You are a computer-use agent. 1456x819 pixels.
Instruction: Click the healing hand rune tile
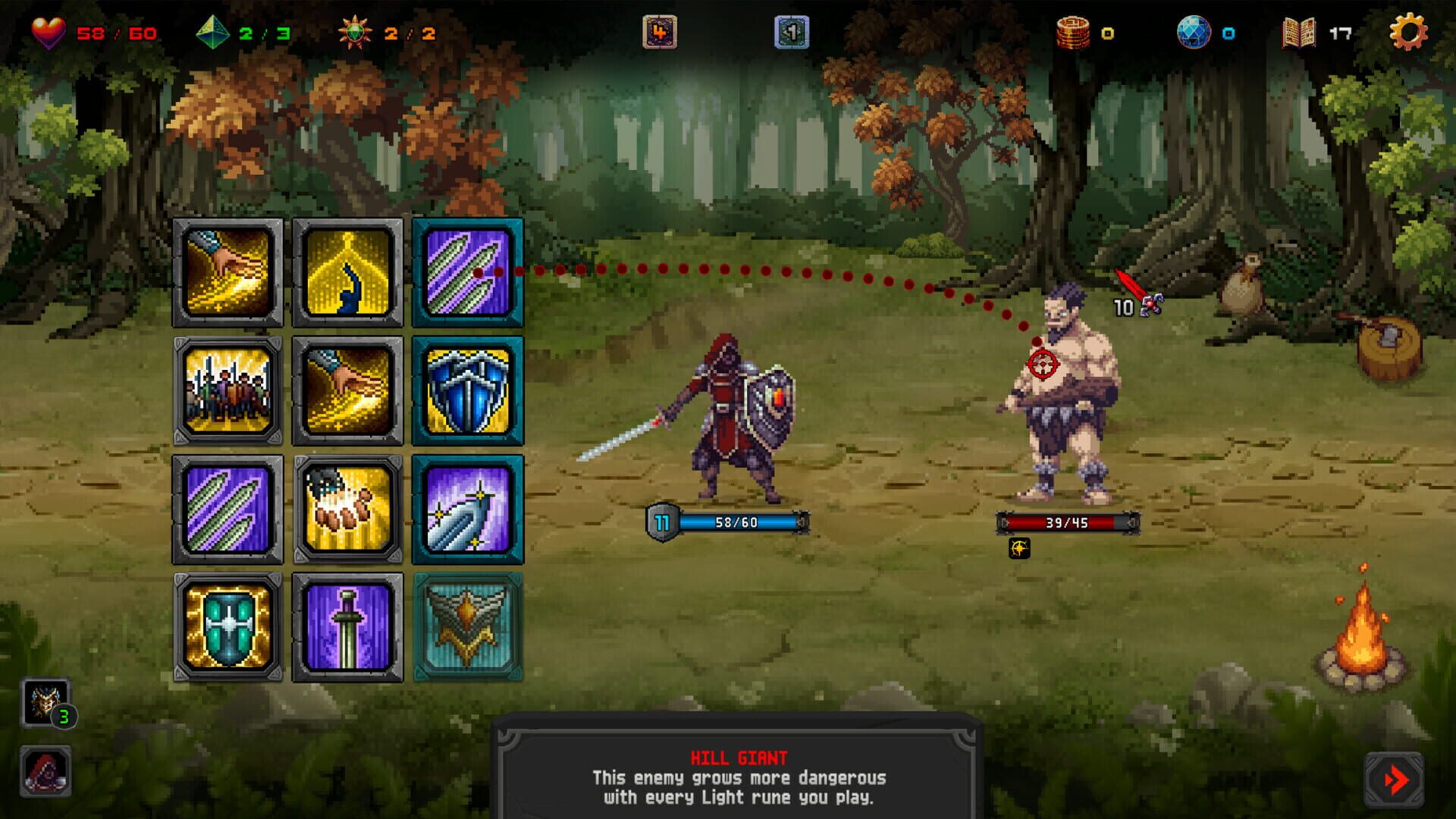point(227,273)
